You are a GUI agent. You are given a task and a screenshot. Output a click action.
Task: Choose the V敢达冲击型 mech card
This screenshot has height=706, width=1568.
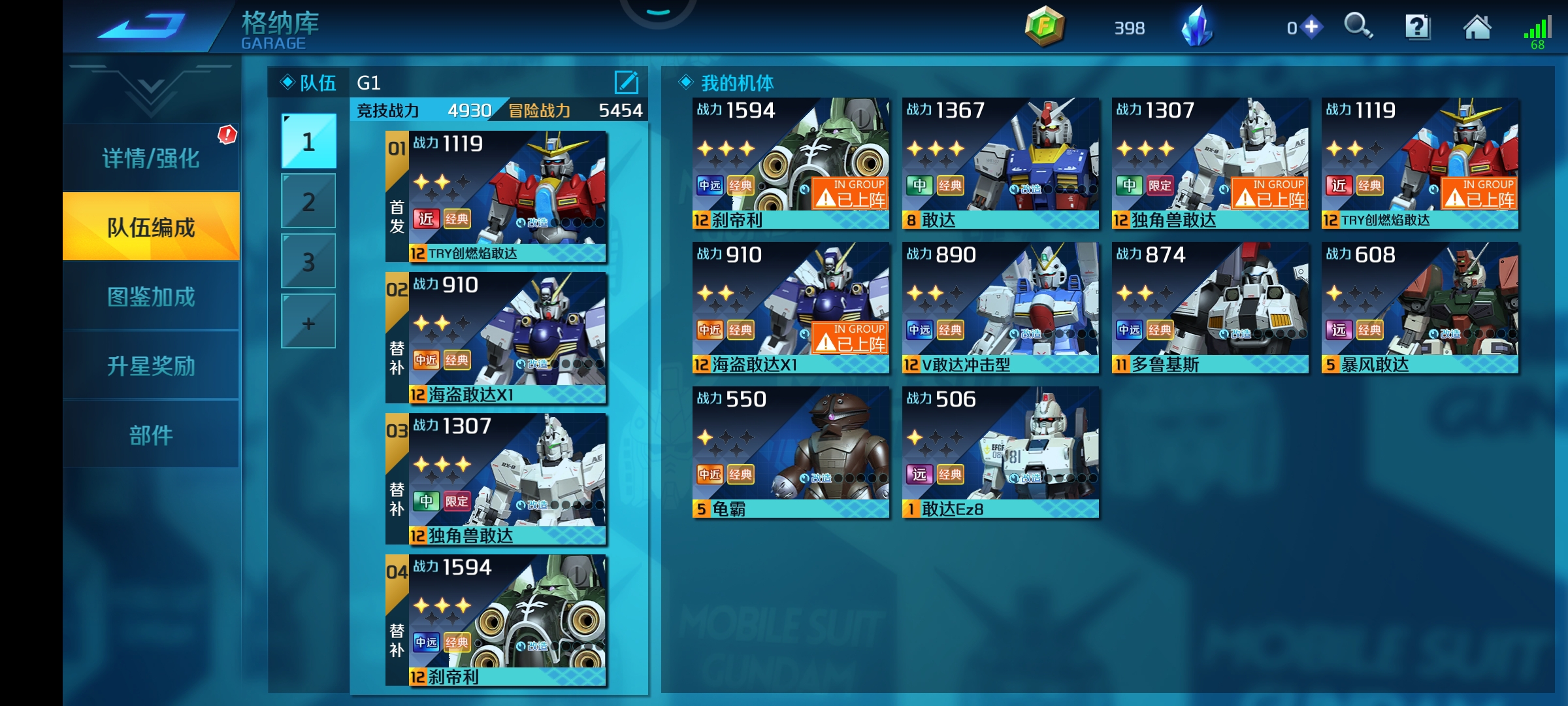pyautogui.click(x=1000, y=308)
